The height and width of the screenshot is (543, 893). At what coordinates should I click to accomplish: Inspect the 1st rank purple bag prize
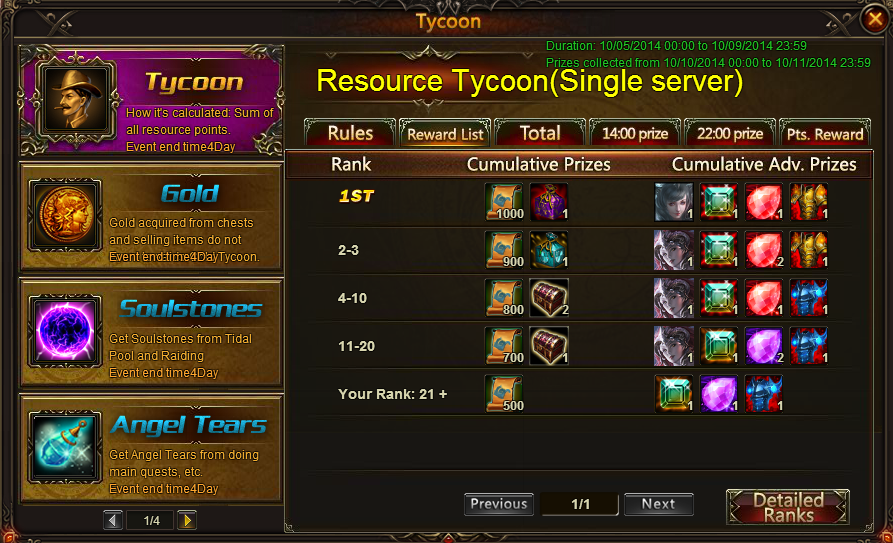point(548,201)
